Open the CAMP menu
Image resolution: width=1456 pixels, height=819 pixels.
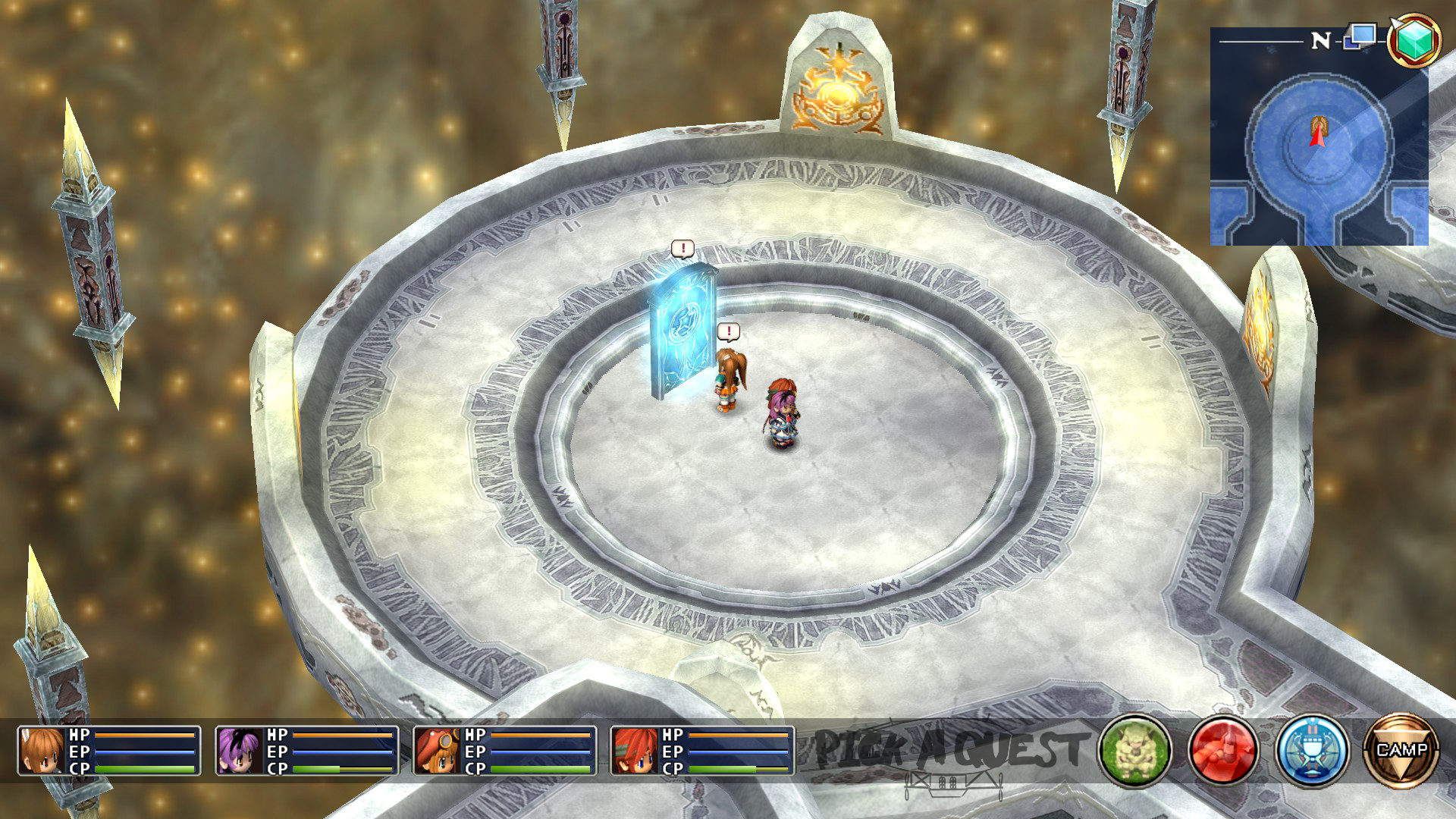pyautogui.click(x=1400, y=750)
